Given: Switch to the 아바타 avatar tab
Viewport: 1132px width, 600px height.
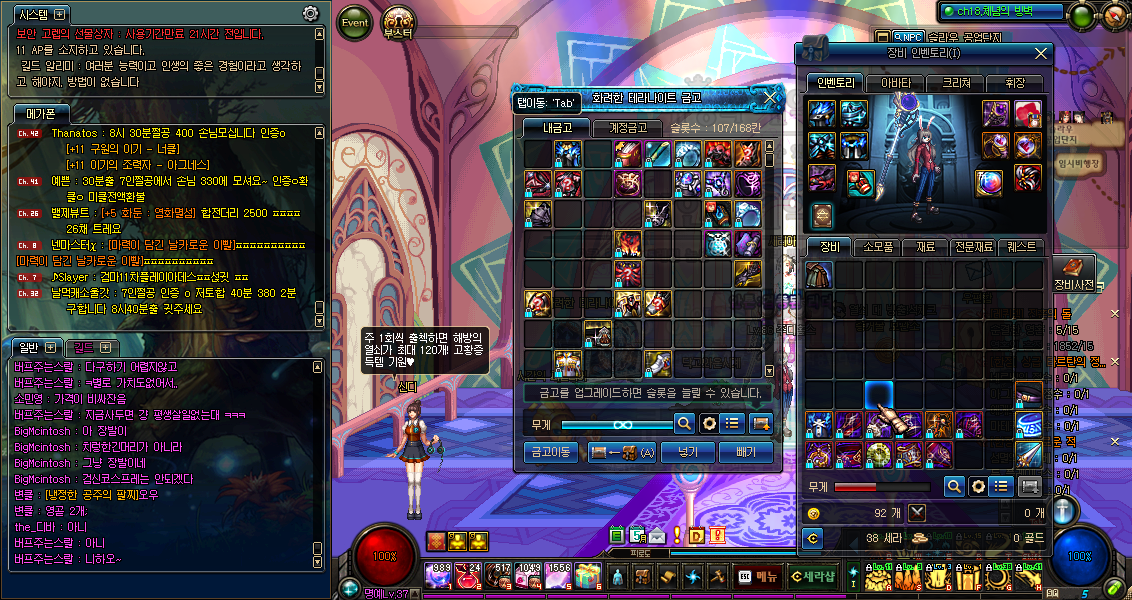Looking at the screenshot, I should click(895, 83).
